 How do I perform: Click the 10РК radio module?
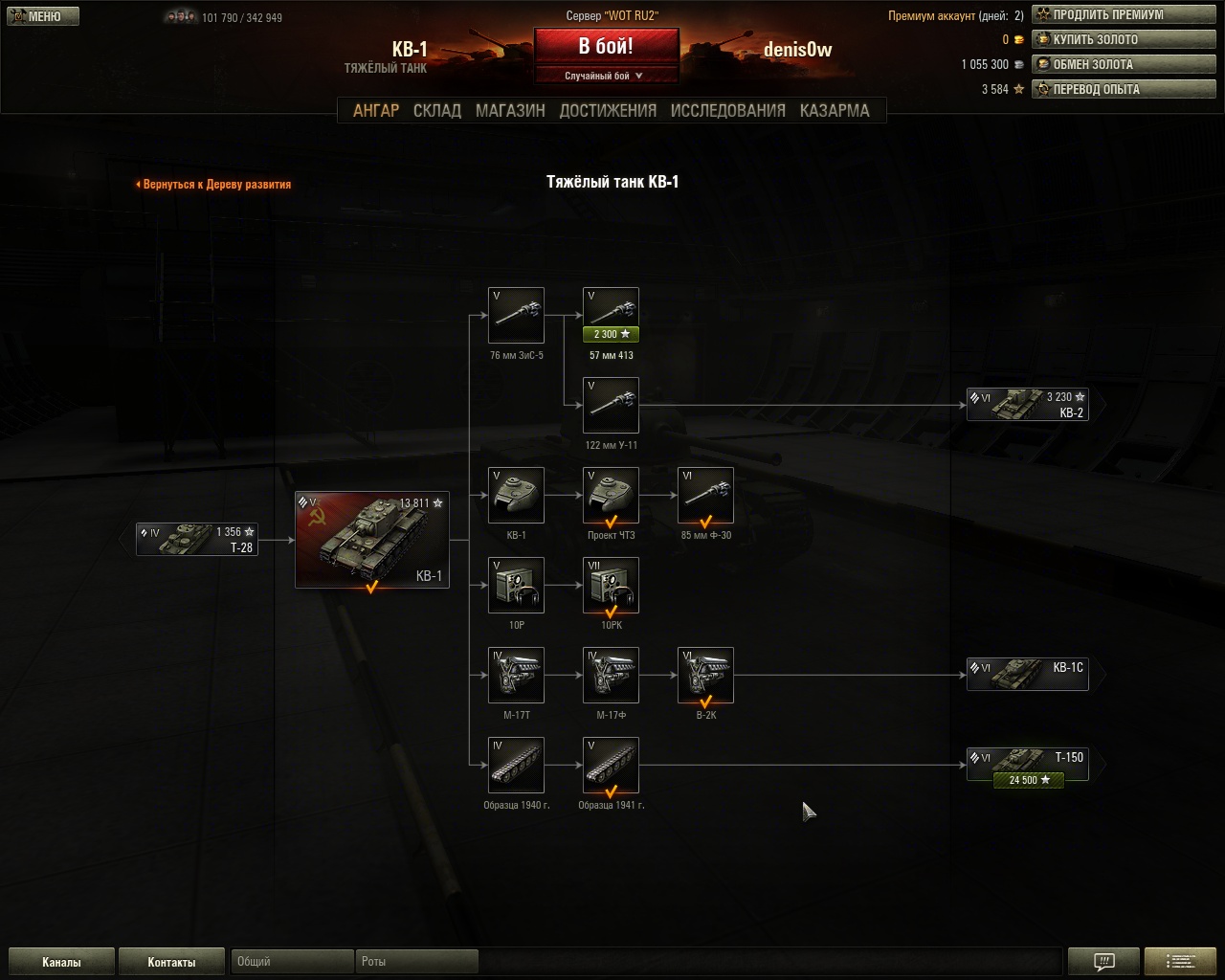coord(611,586)
